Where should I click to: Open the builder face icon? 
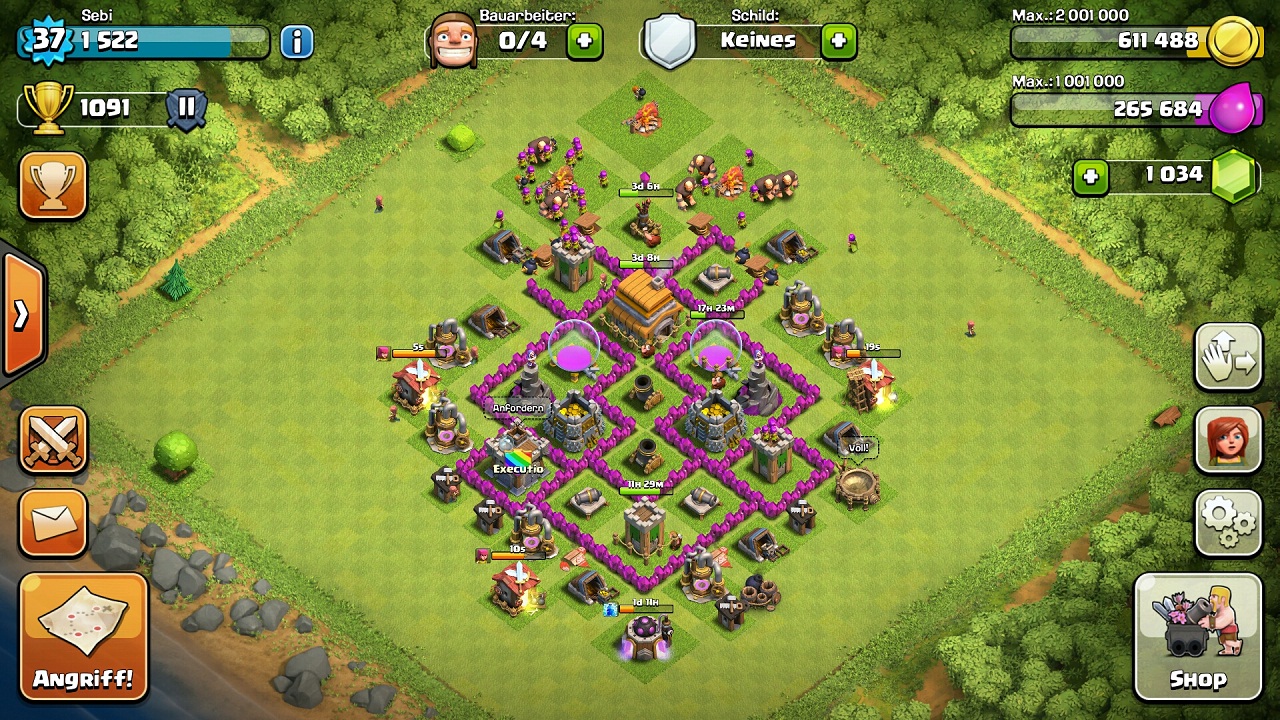point(452,40)
